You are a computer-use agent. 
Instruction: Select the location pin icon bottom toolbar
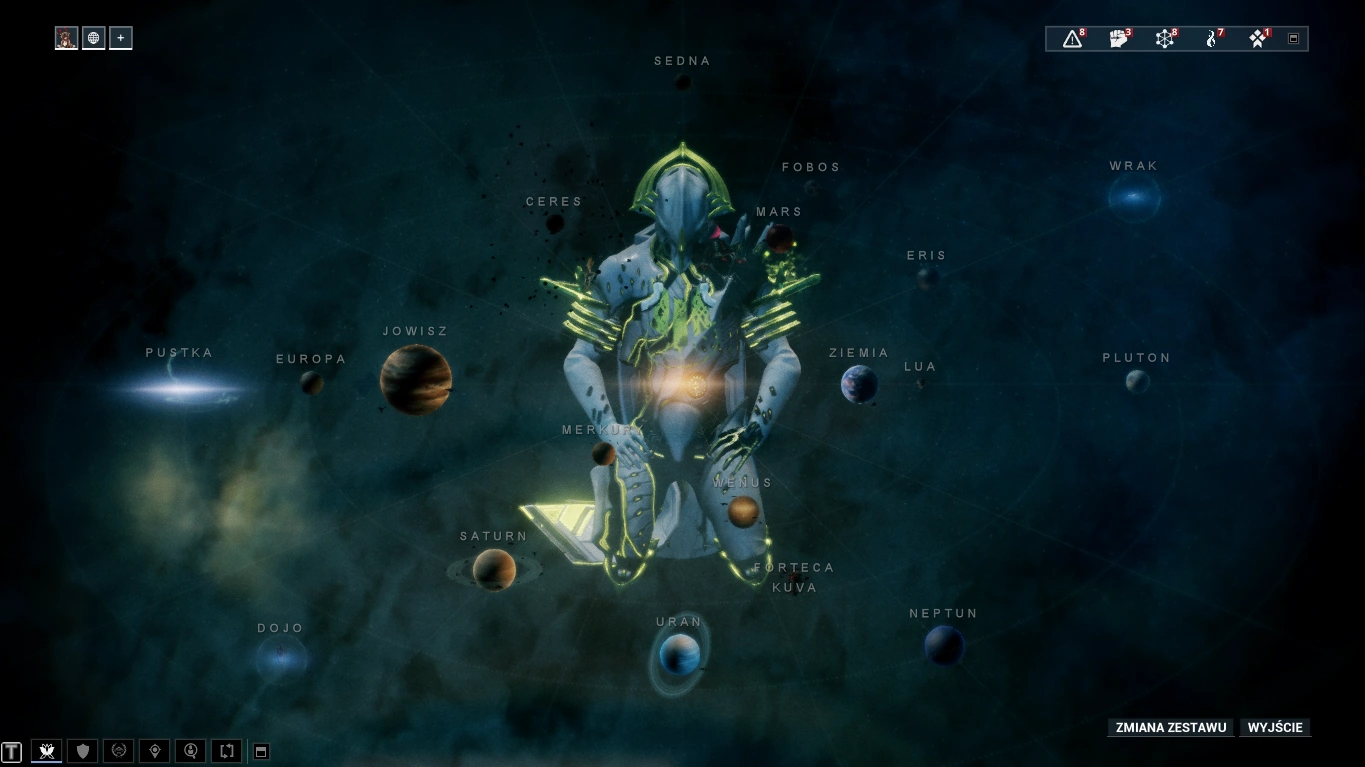click(x=154, y=750)
